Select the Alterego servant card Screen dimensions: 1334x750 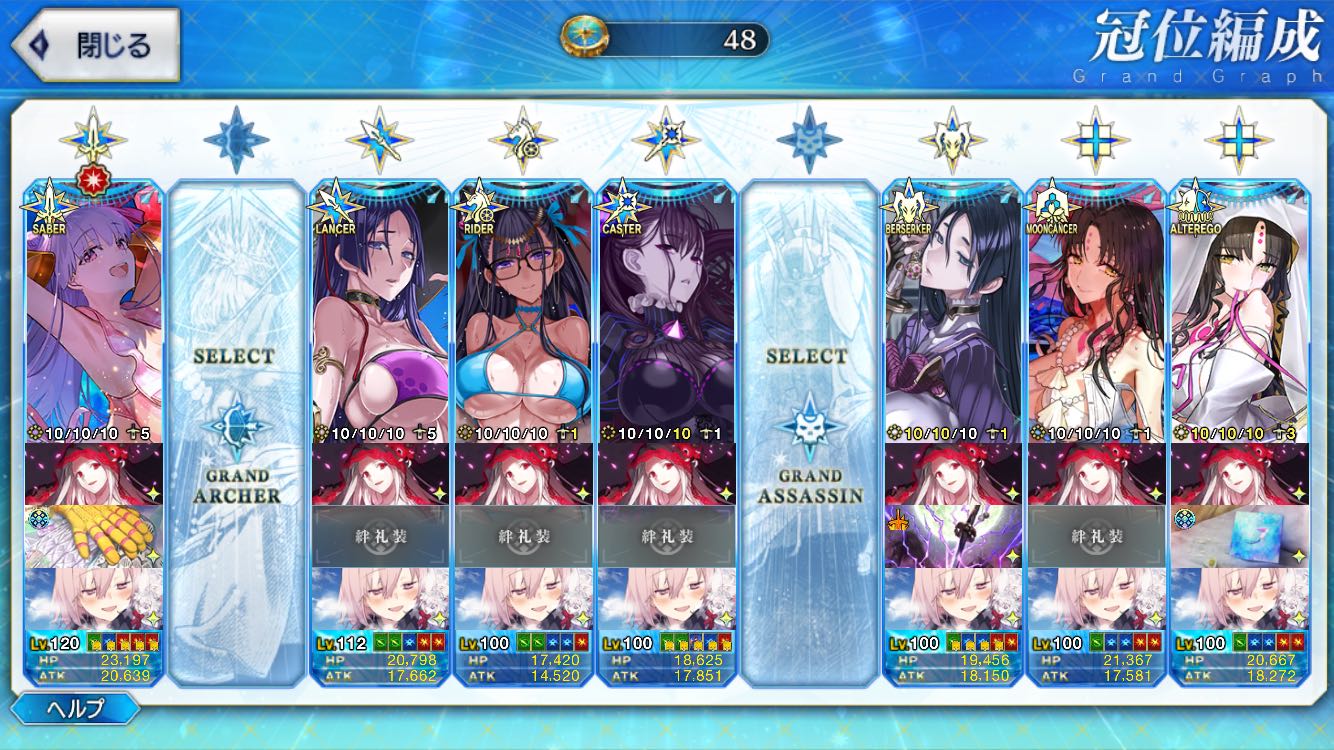tap(1239, 310)
